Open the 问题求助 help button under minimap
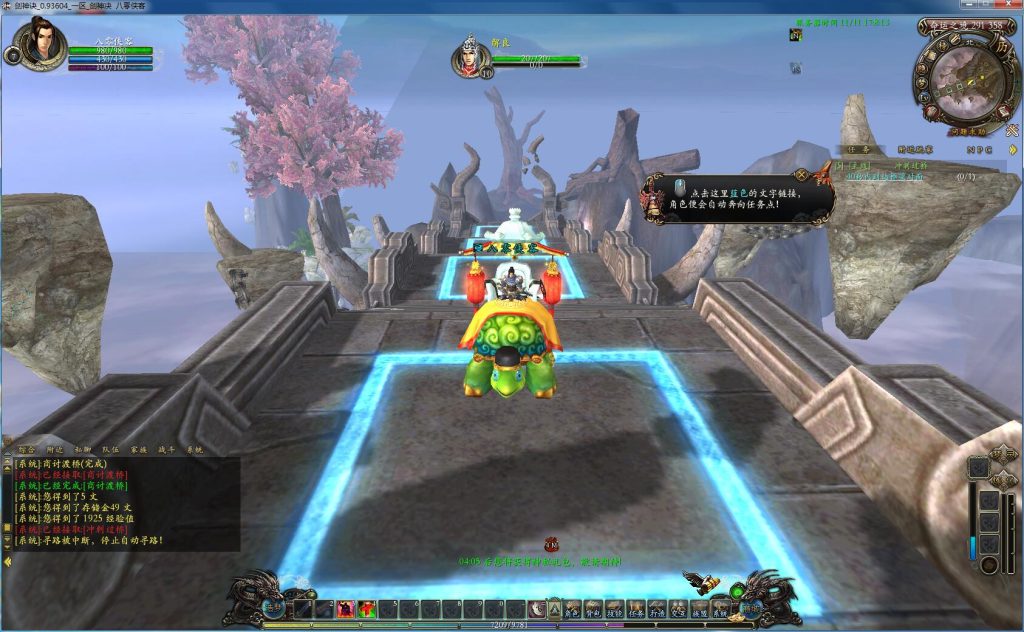The image size is (1024, 632). (x=966, y=131)
